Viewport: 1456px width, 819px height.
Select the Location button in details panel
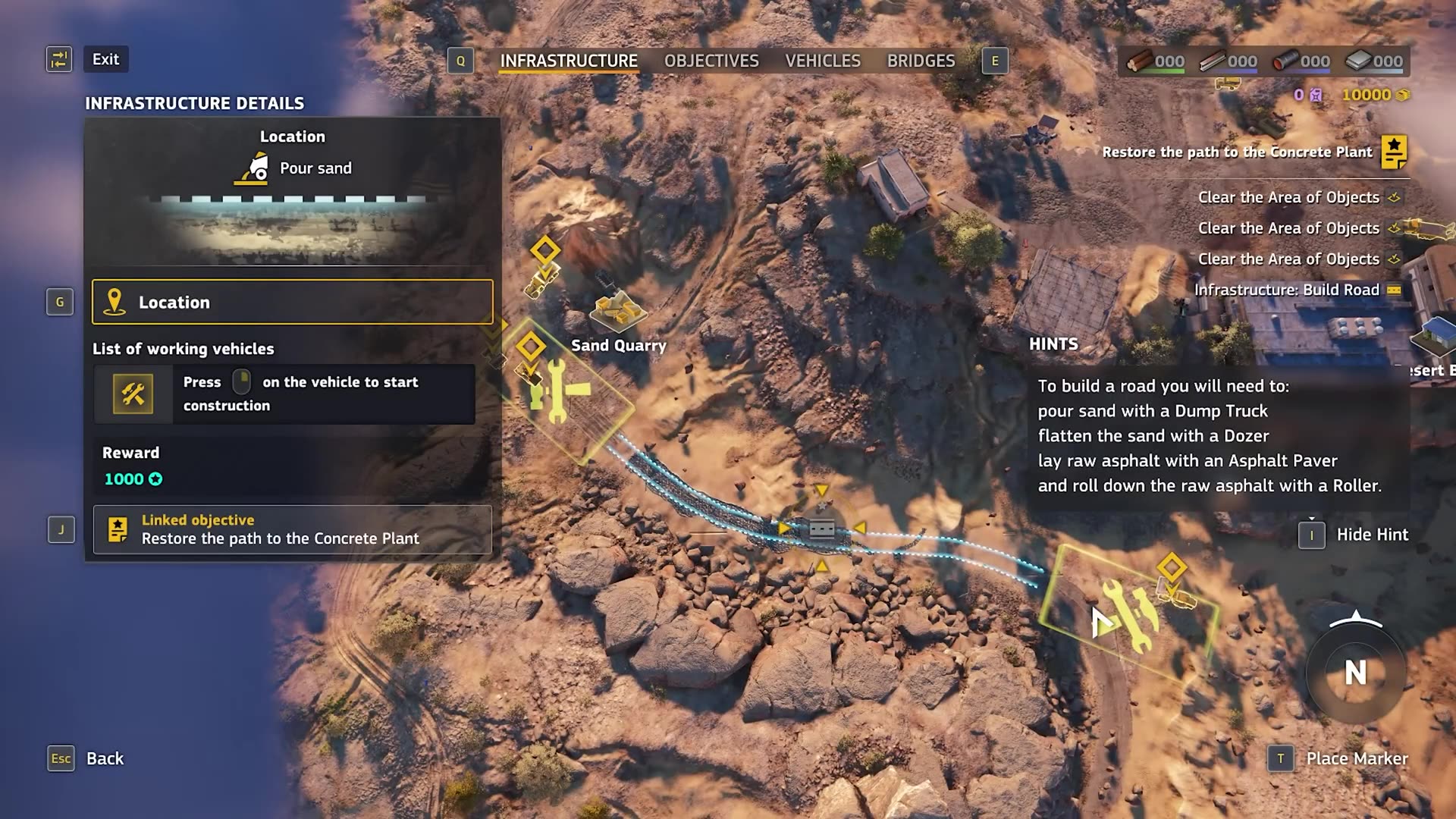coord(292,302)
